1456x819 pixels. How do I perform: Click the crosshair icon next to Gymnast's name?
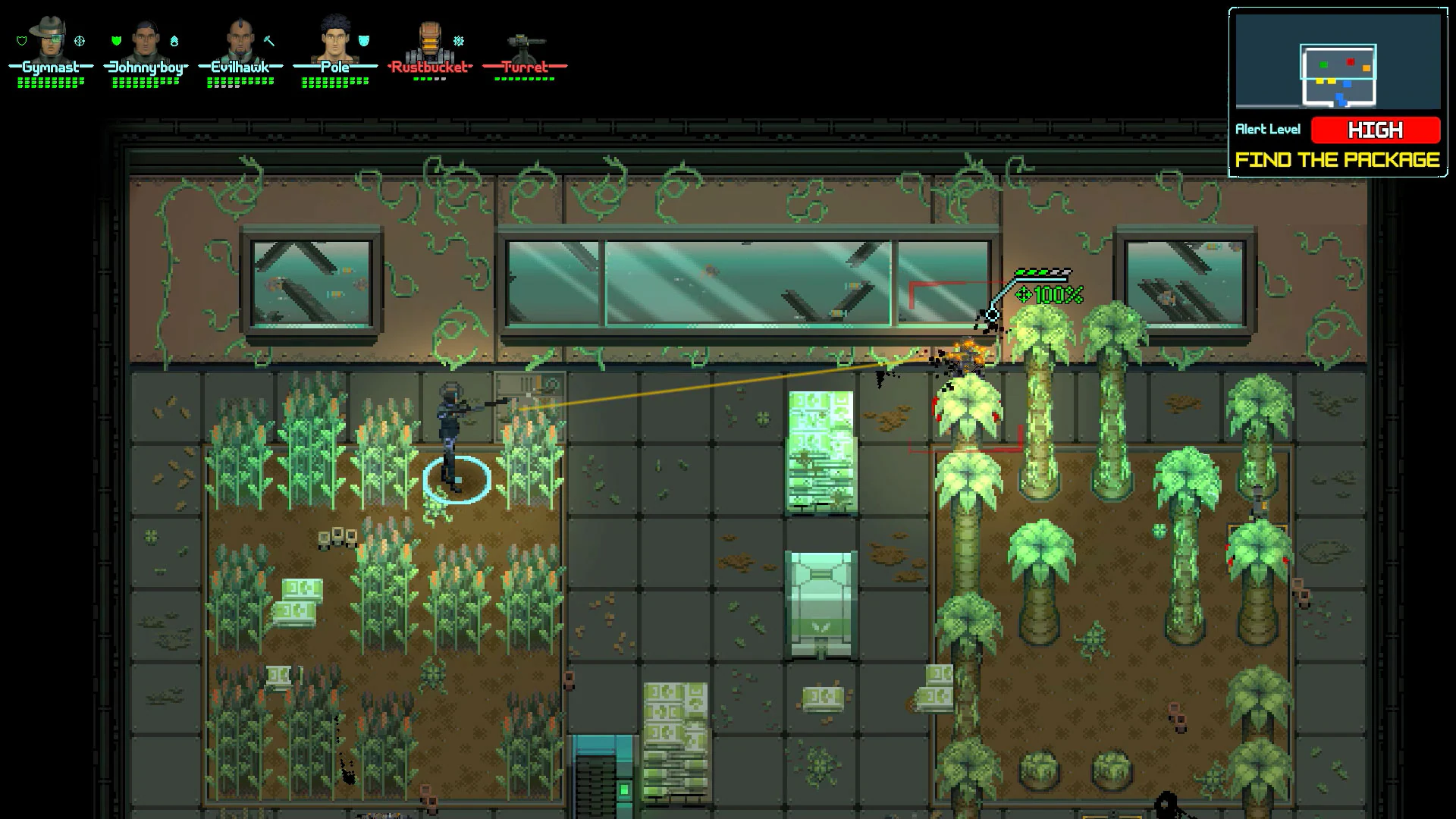[x=79, y=39]
